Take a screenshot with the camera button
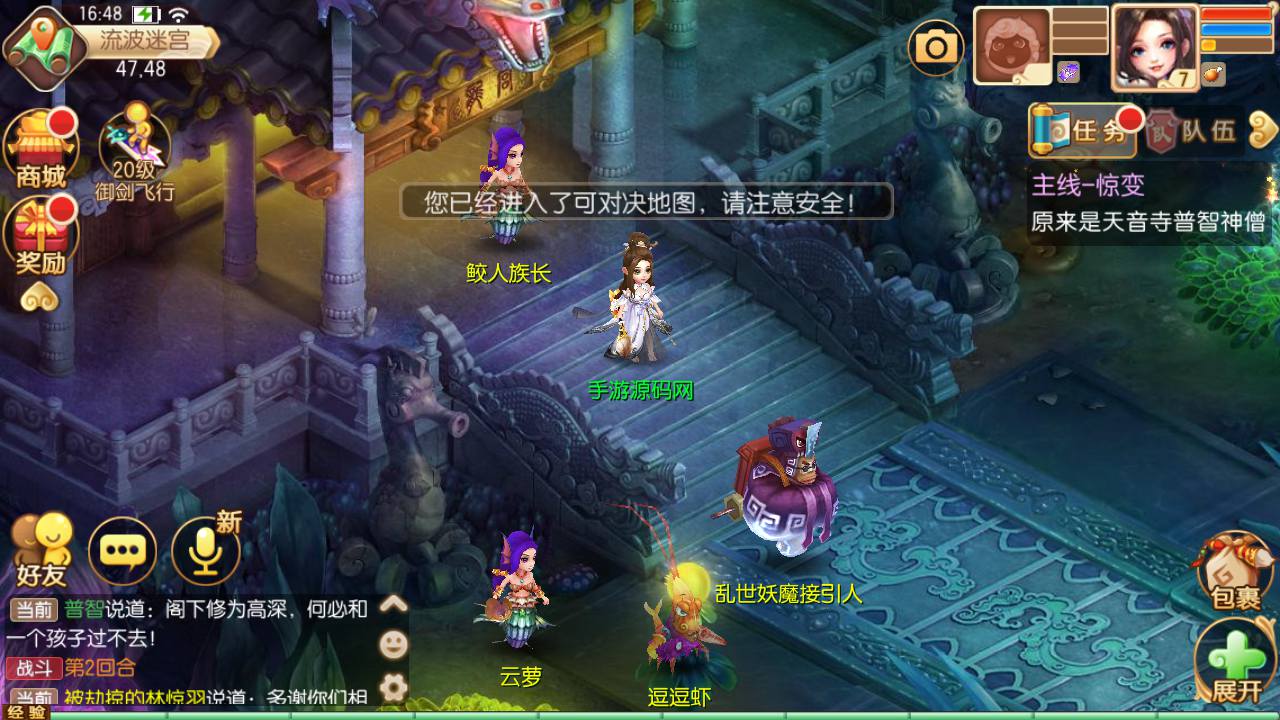Image resolution: width=1280 pixels, height=720 pixels. [x=935, y=45]
